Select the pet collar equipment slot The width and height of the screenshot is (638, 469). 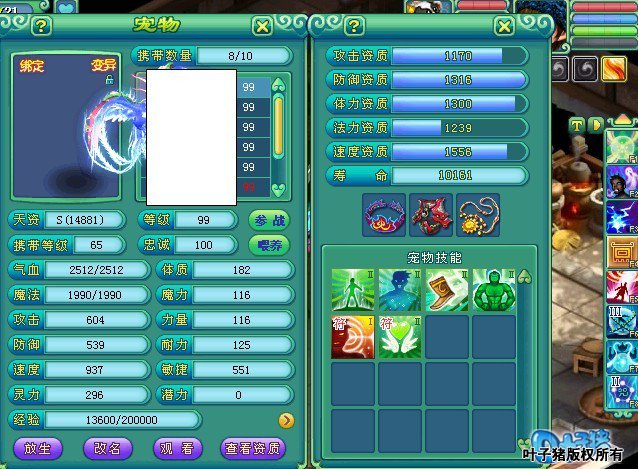pyautogui.click(x=384, y=215)
